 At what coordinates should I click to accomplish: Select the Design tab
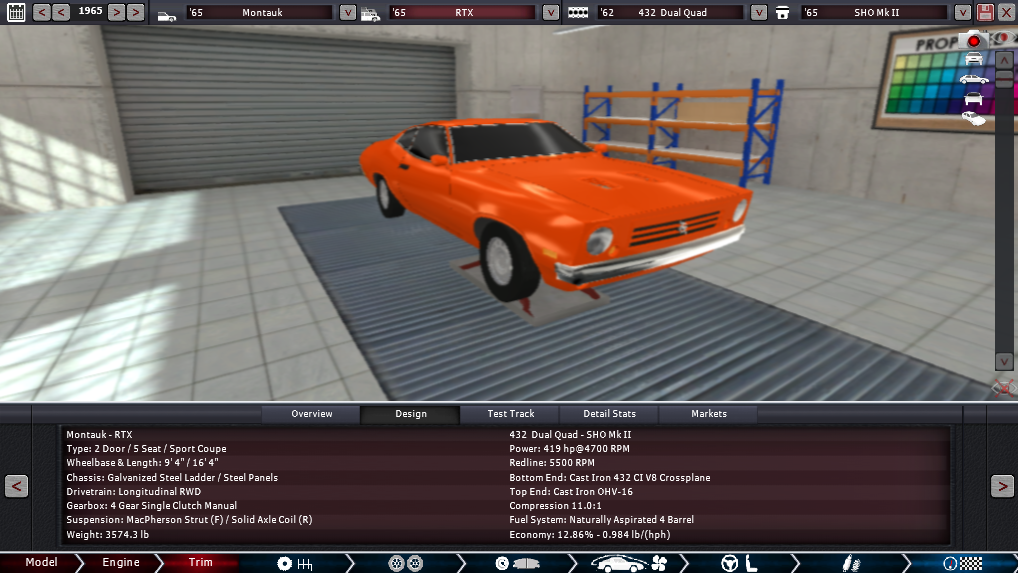point(410,414)
